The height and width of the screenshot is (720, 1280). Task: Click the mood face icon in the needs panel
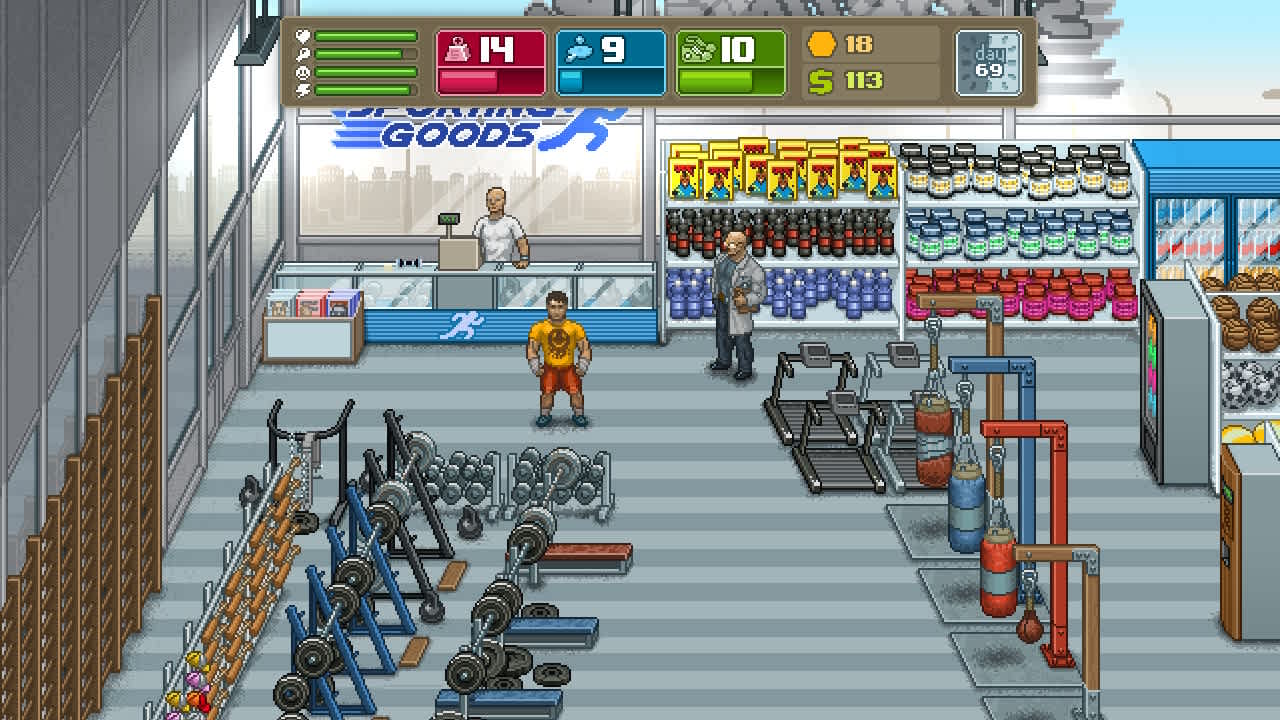point(303,71)
